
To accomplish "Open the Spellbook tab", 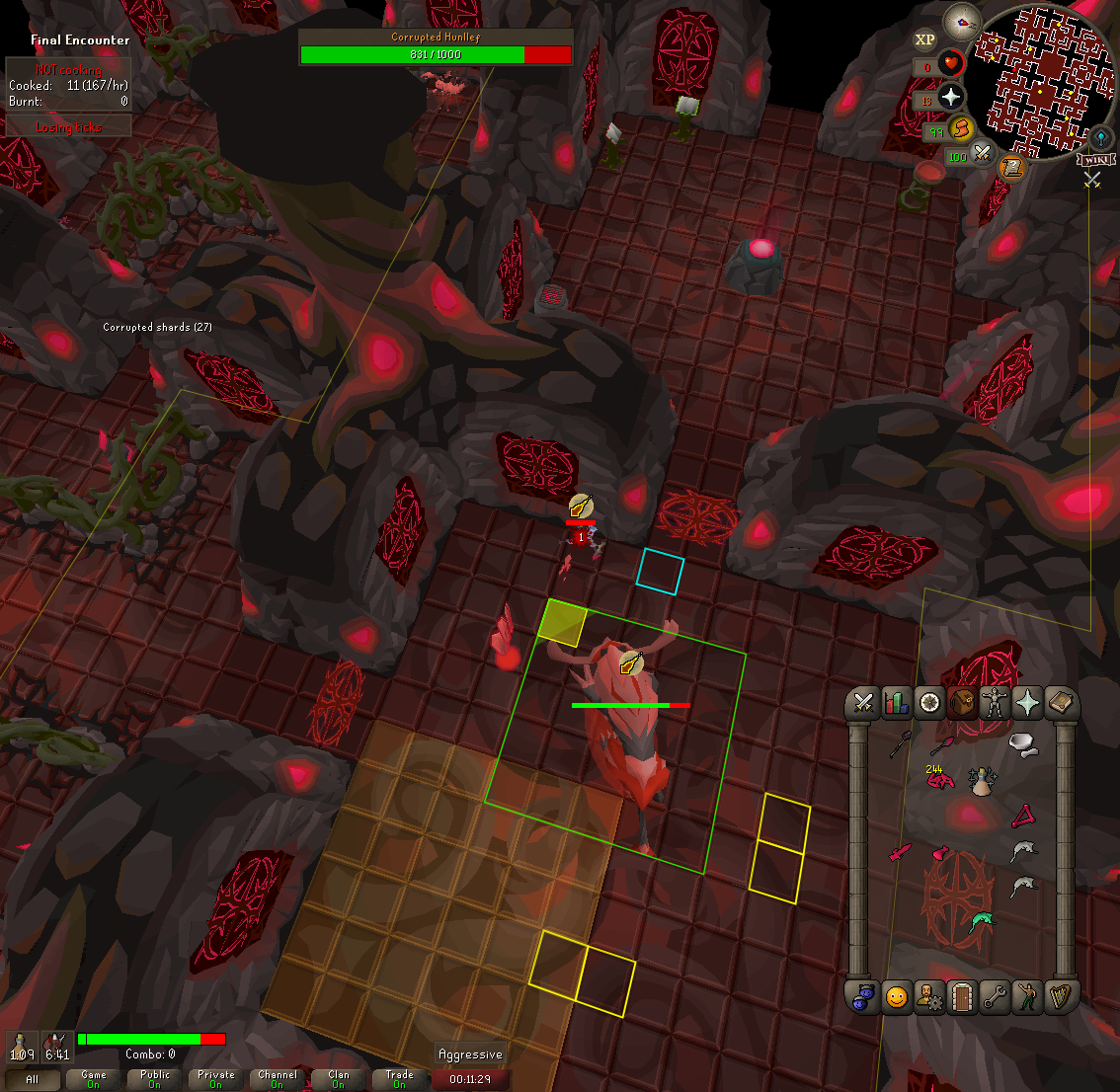I will coord(1060,703).
